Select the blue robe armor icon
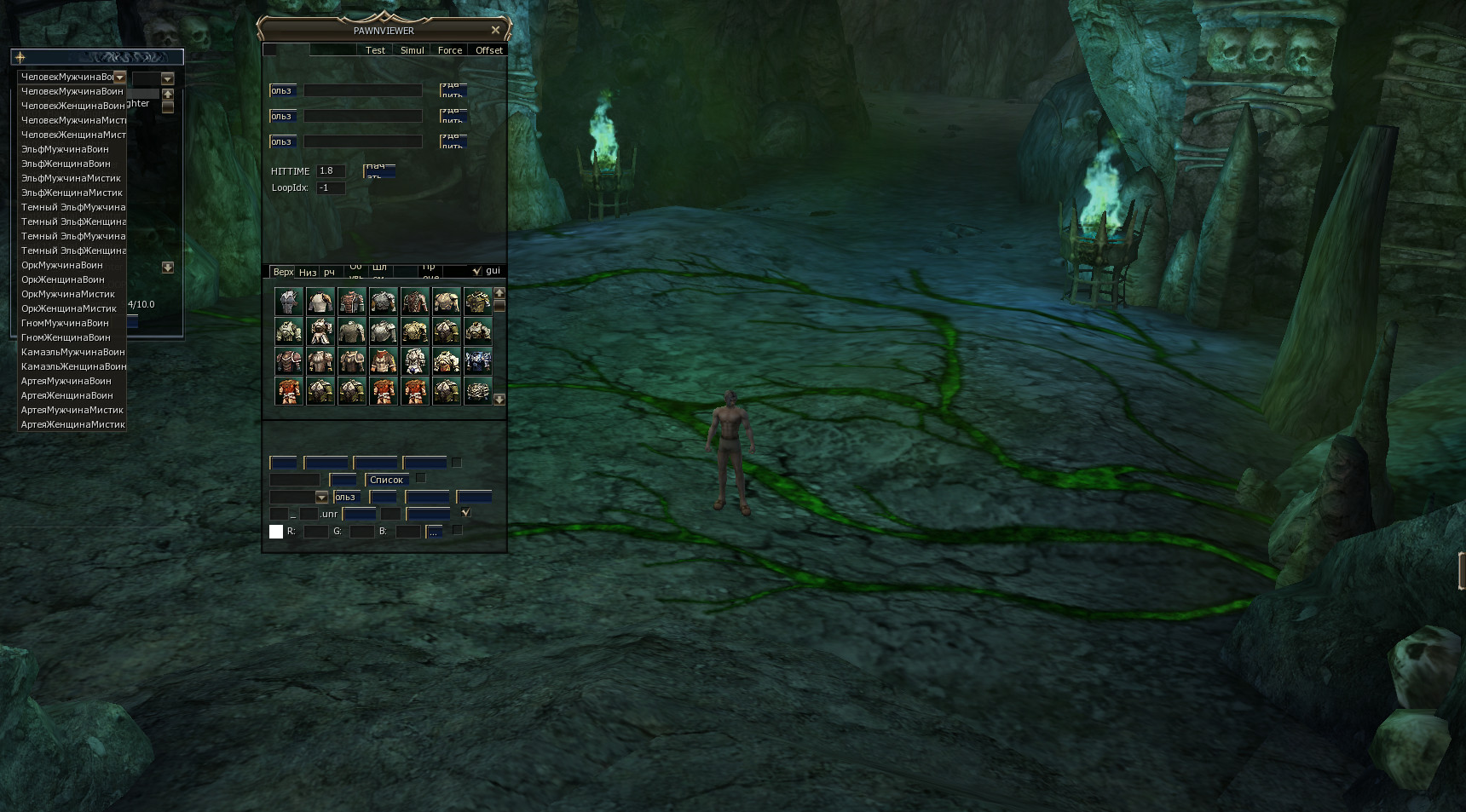The image size is (1466, 812). [477, 361]
